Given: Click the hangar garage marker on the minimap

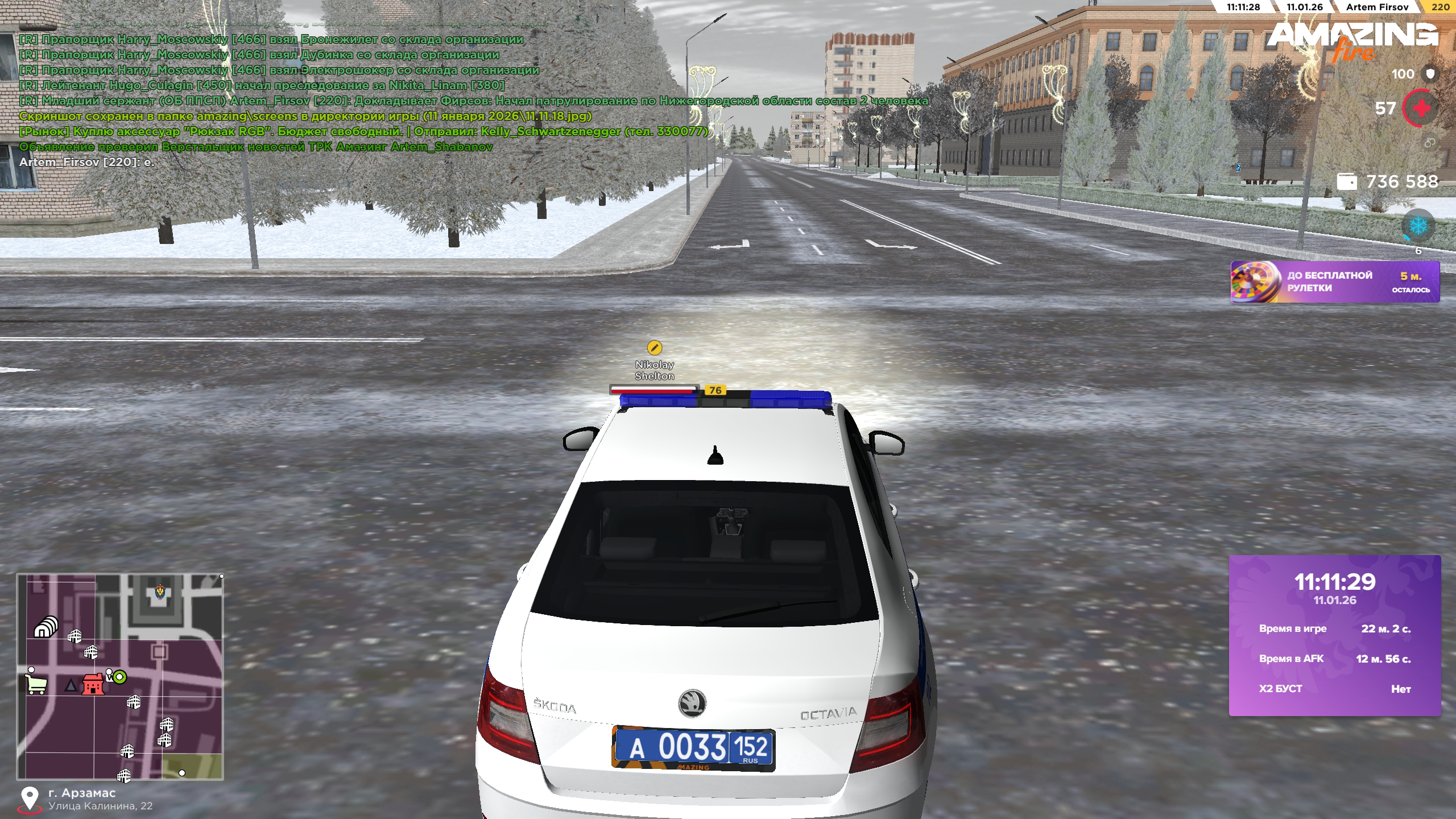Looking at the screenshot, I should coord(45,627).
